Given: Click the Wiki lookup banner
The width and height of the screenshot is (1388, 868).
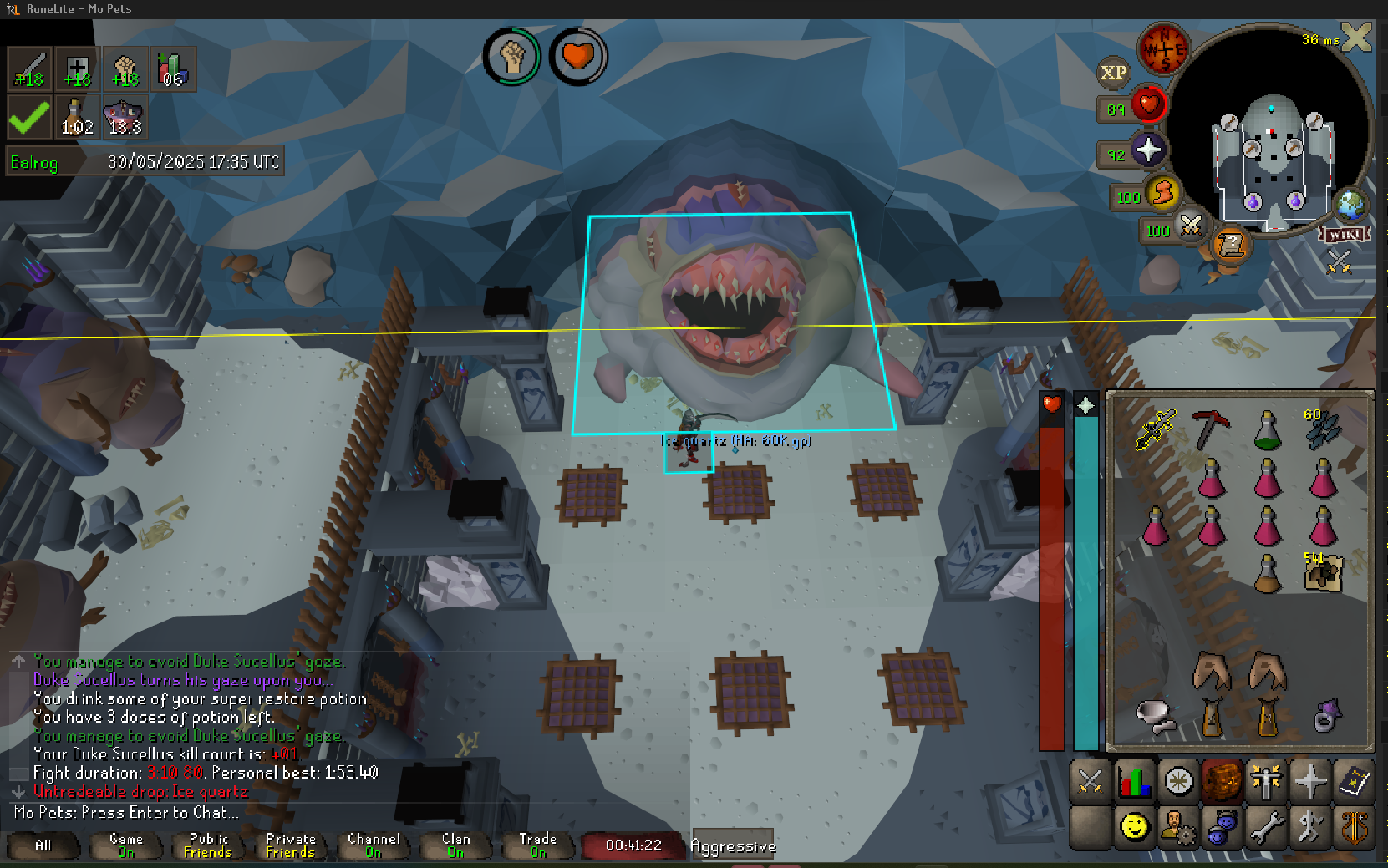Looking at the screenshot, I should click(1345, 235).
